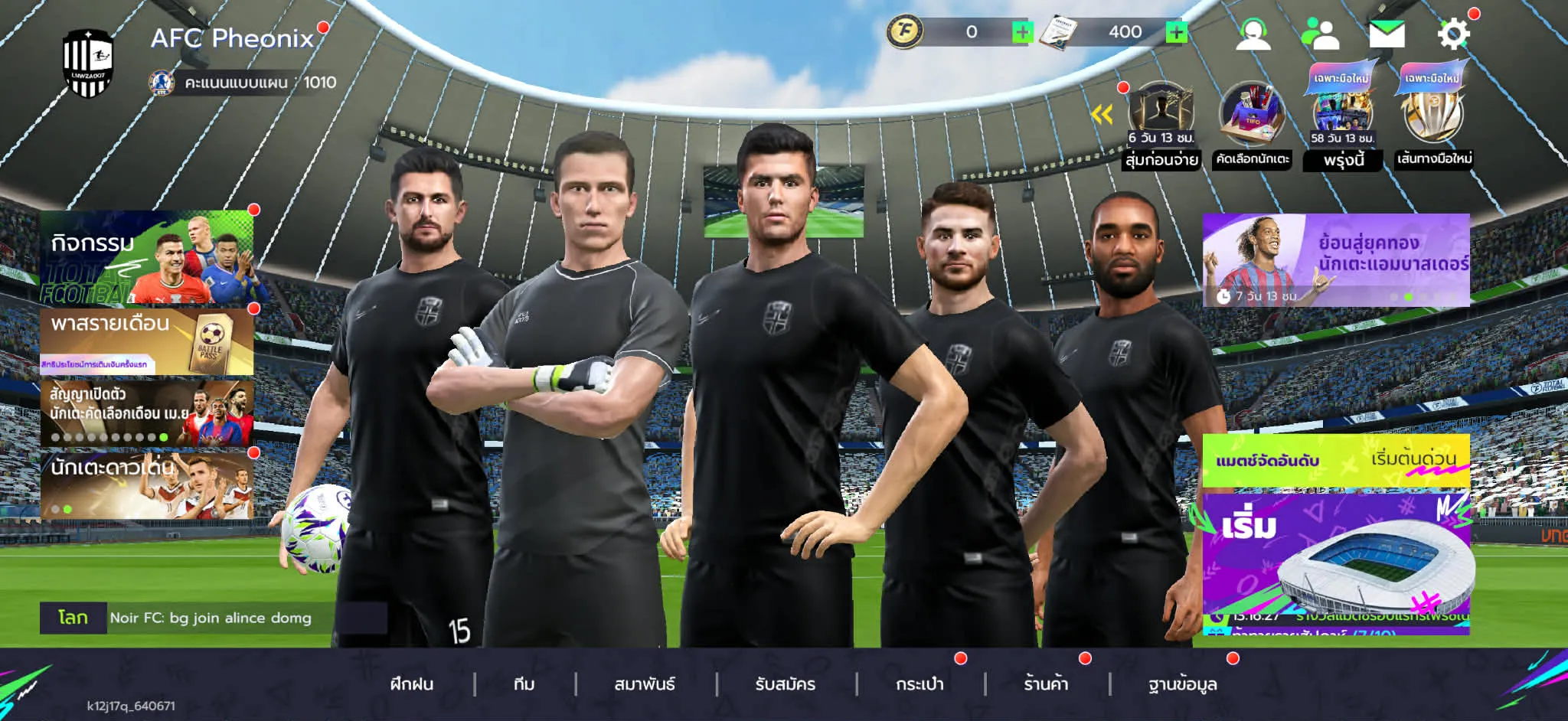Add more contract tickets next to 400
1568x721 pixels.
pyautogui.click(x=1176, y=32)
